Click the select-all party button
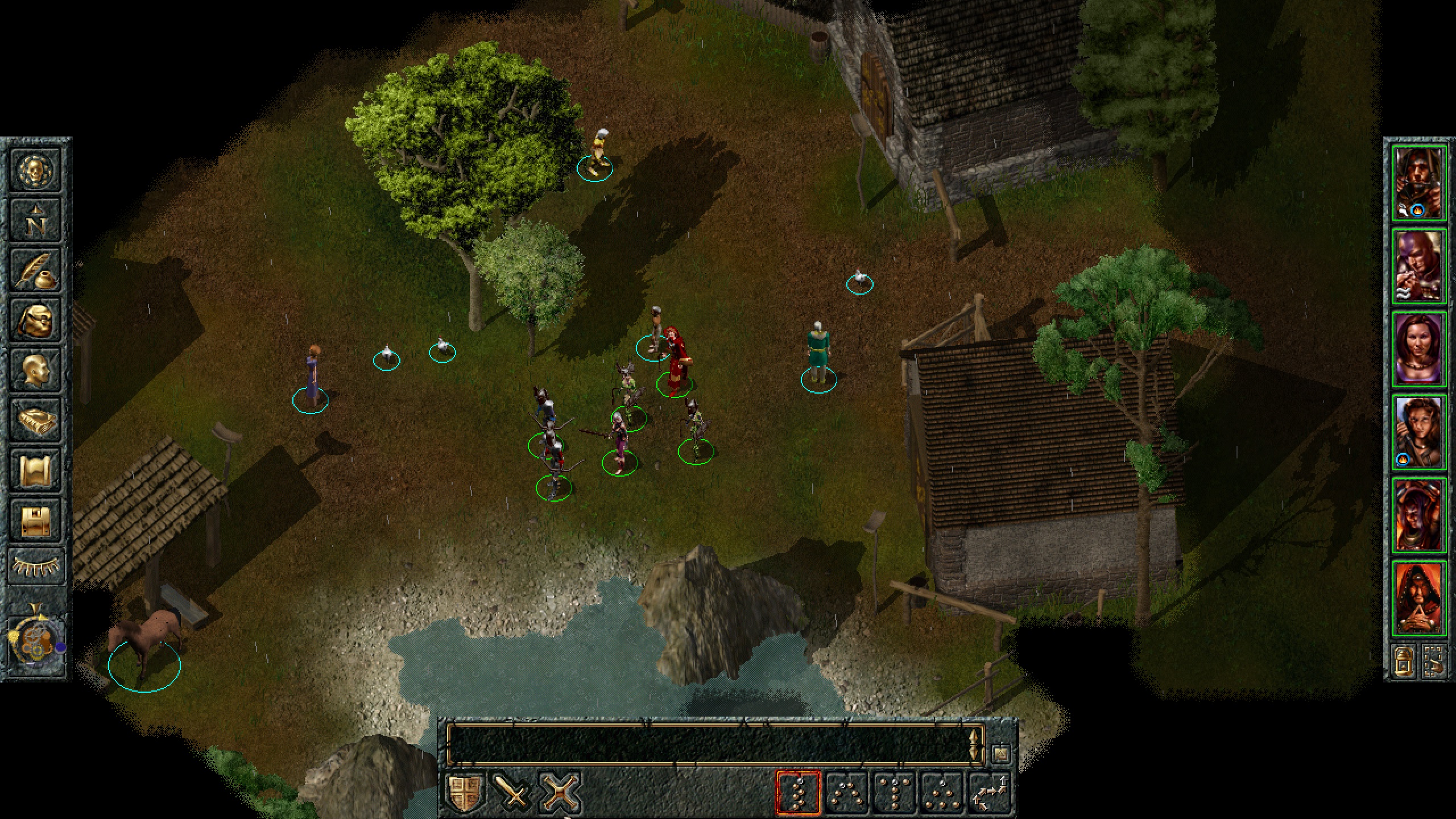 click(1434, 661)
